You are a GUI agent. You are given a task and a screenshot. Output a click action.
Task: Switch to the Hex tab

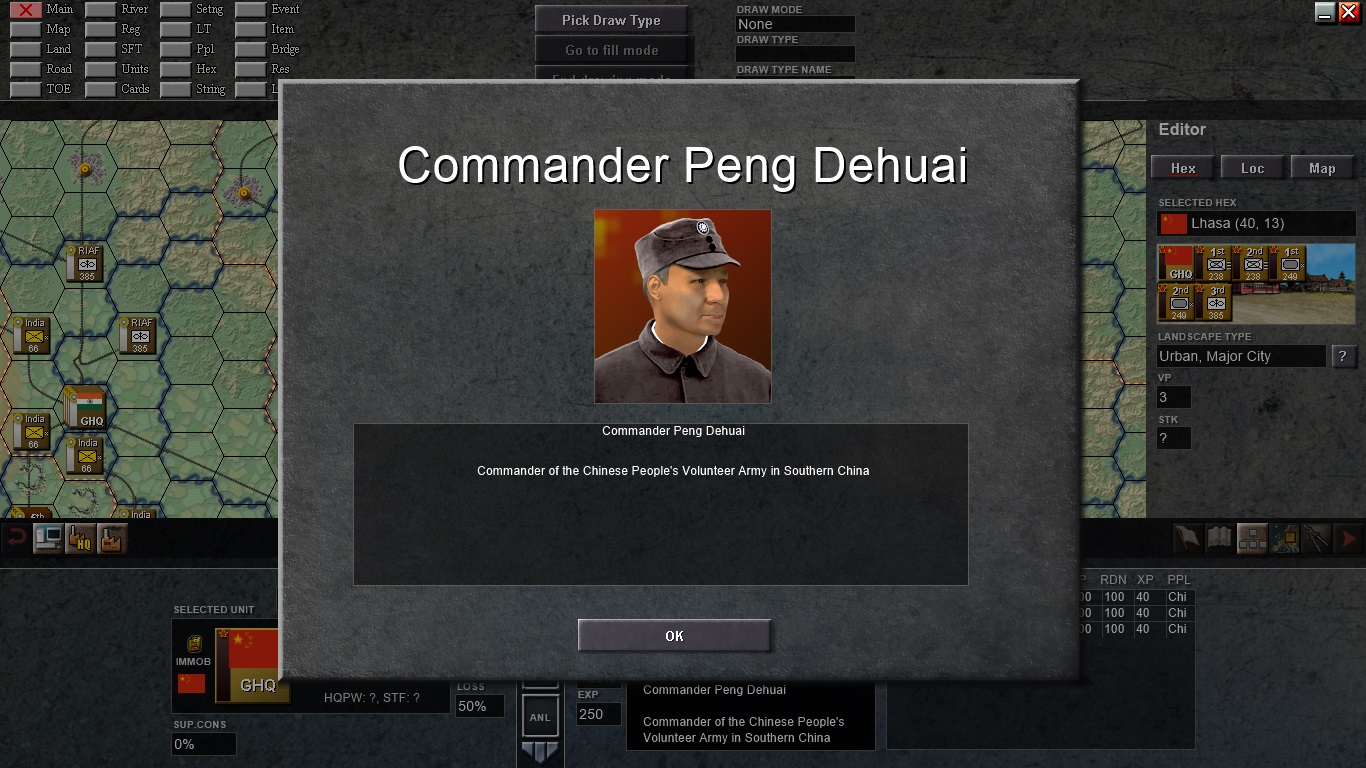pyautogui.click(x=1182, y=167)
